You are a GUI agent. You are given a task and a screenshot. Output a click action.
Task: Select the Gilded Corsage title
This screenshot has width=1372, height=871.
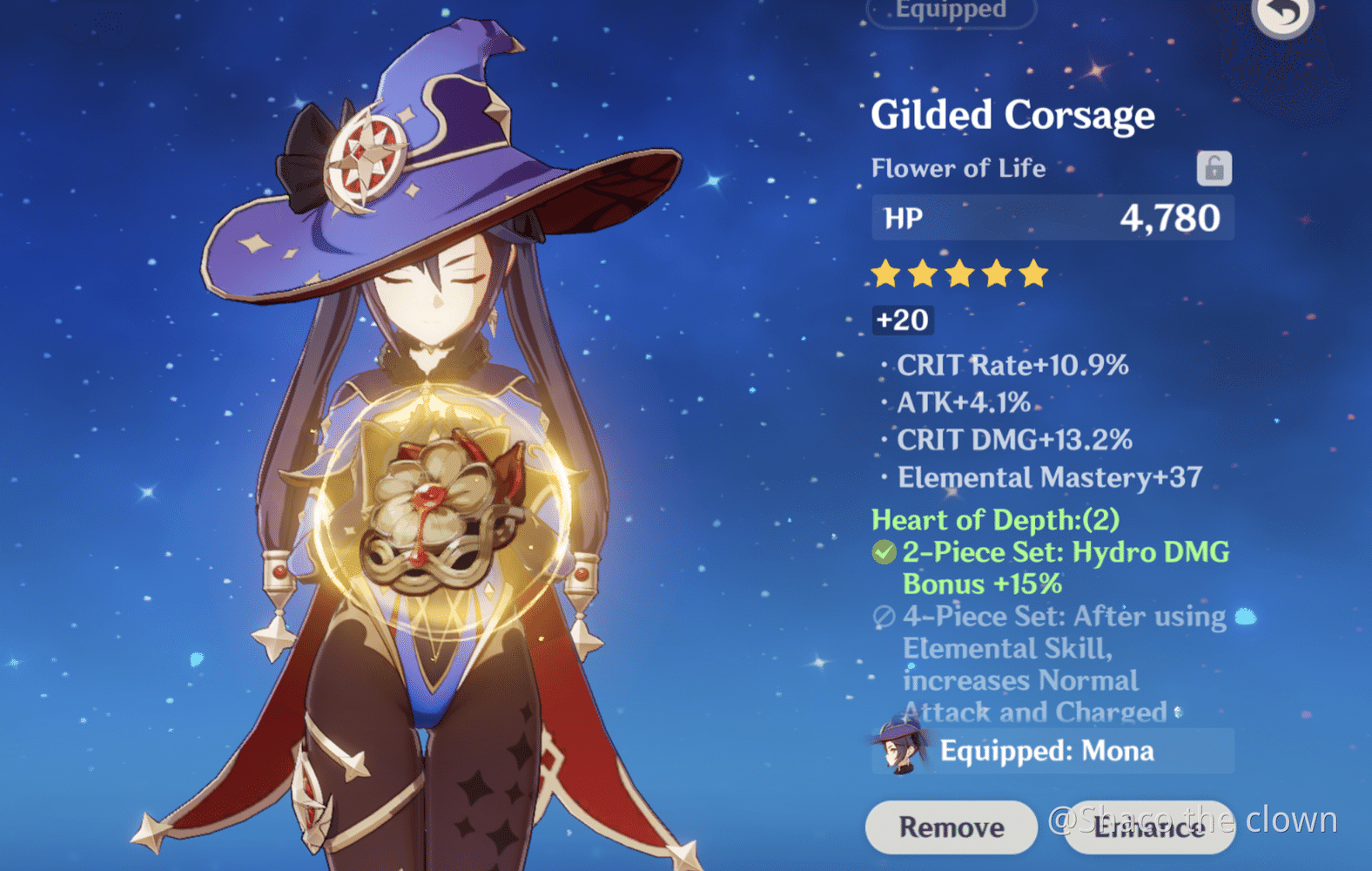pyautogui.click(x=1012, y=114)
